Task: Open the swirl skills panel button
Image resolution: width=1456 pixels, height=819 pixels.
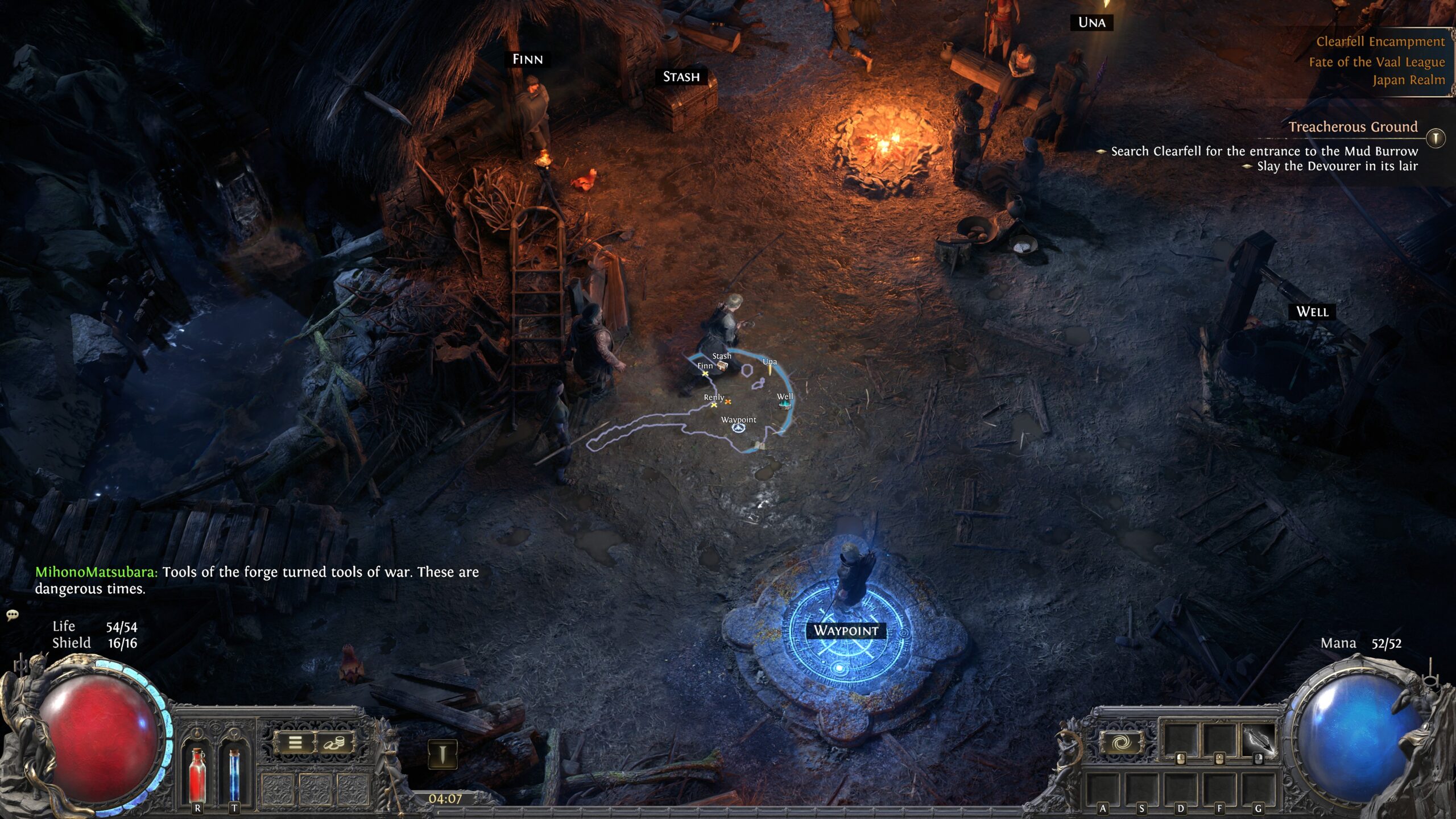Action: click(x=1121, y=742)
